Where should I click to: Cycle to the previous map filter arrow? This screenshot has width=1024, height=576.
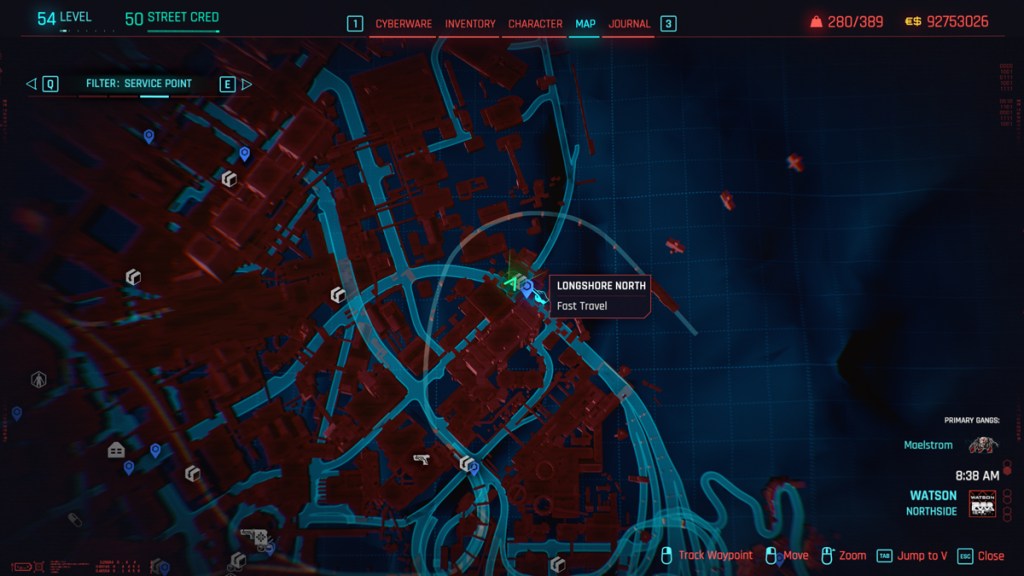click(x=31, y=84)
